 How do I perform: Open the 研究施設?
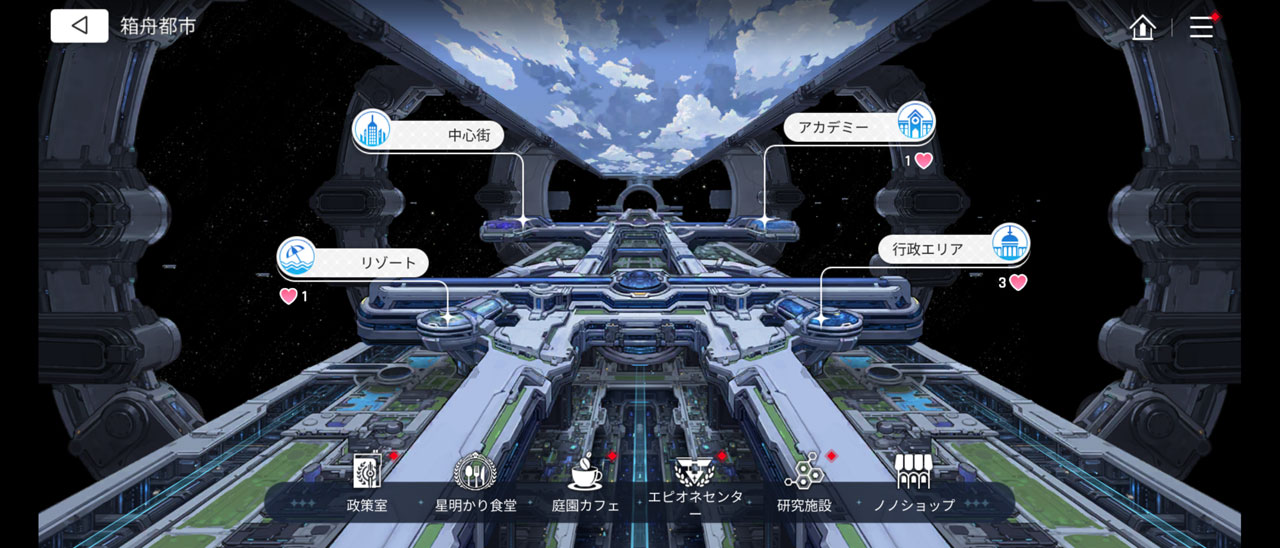tap(804, 483)
